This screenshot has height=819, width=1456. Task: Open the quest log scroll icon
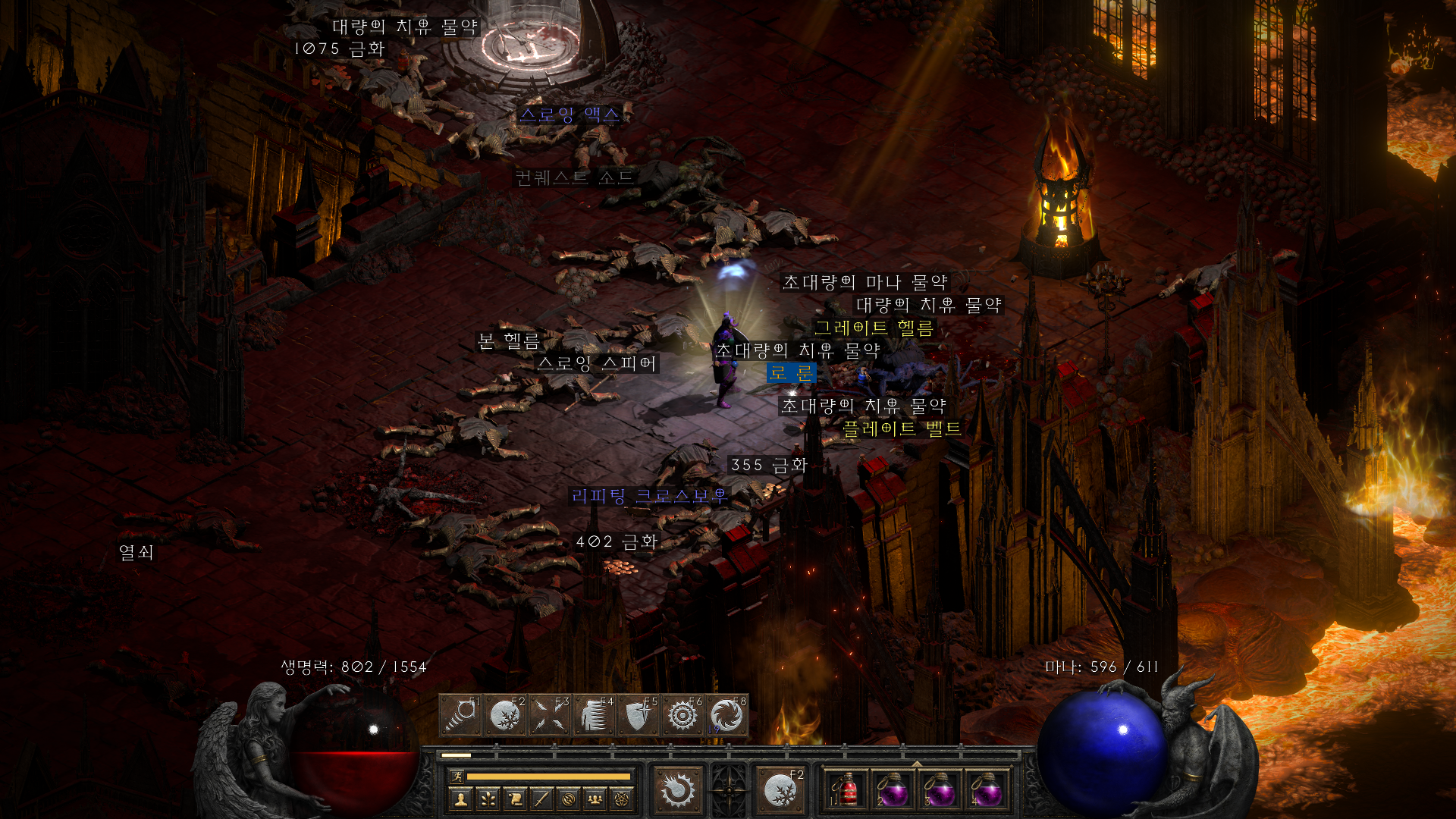[x=515, y=798]
